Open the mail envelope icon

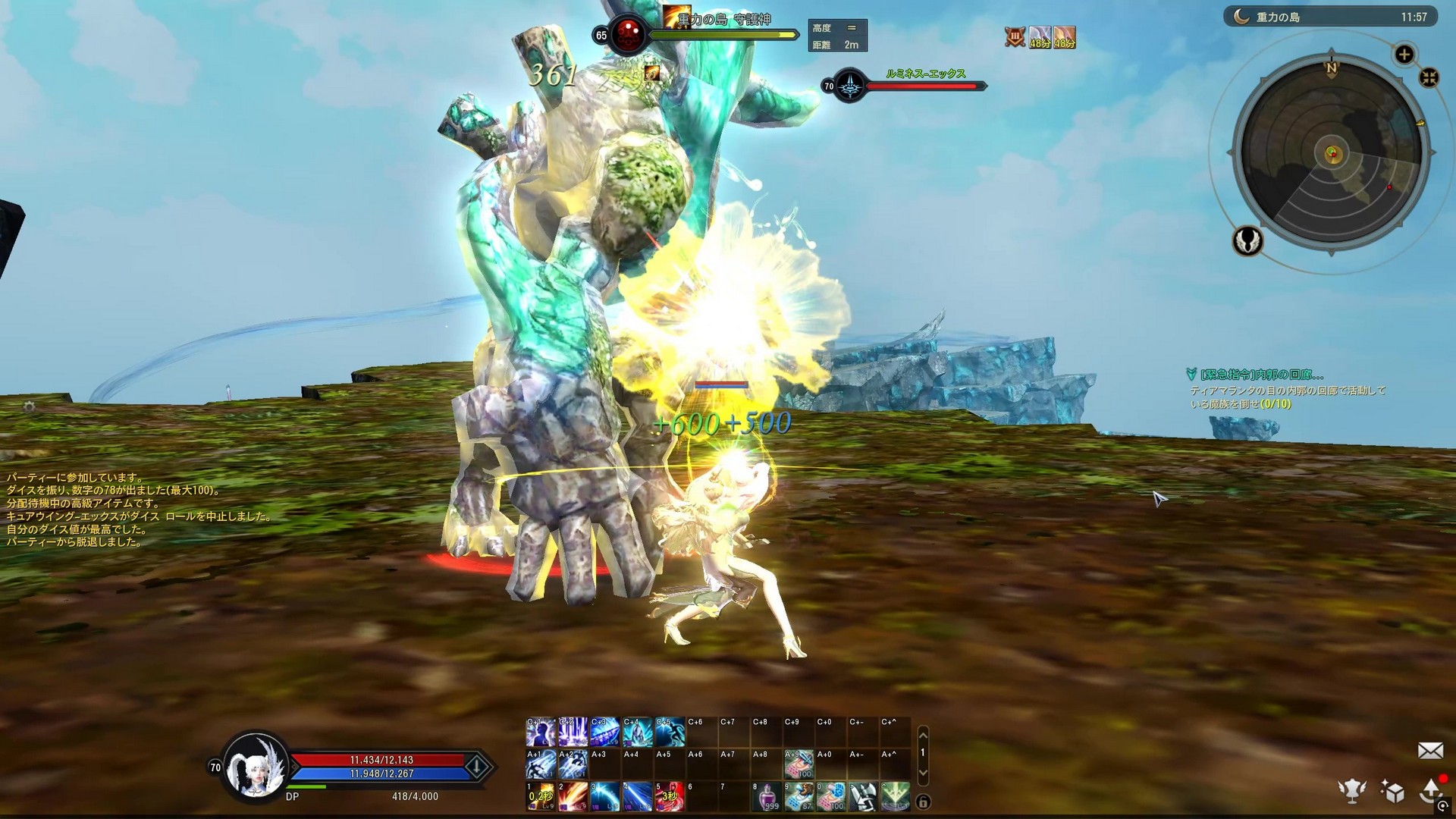pos(1429,751)
